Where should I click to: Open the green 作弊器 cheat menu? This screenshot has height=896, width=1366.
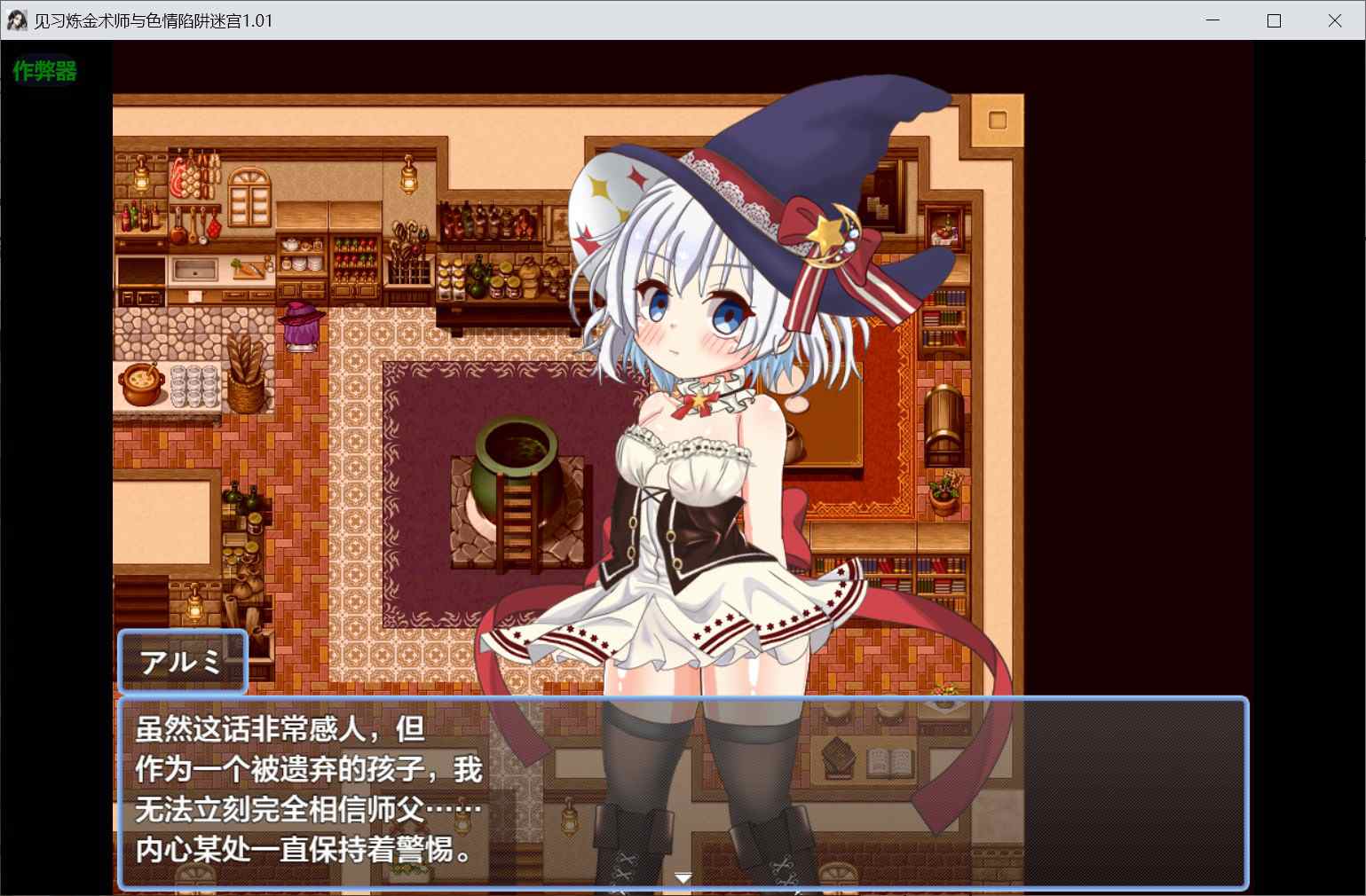point(44,71)
